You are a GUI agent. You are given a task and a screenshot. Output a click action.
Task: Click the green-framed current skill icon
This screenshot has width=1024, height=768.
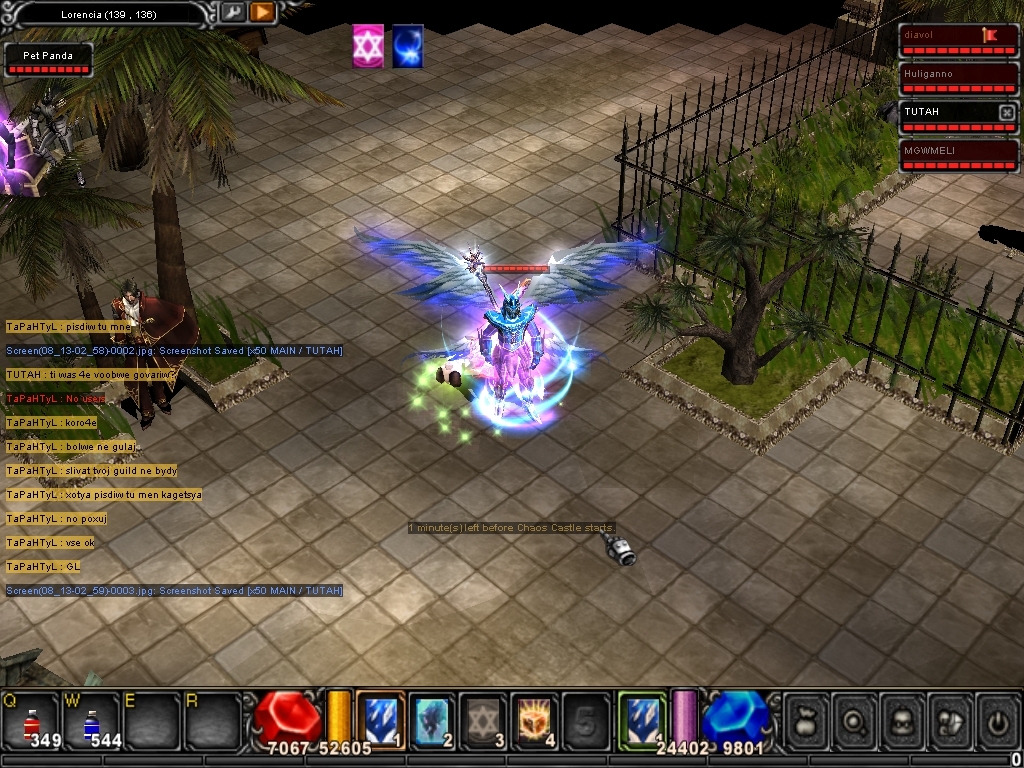click(641, 718)
